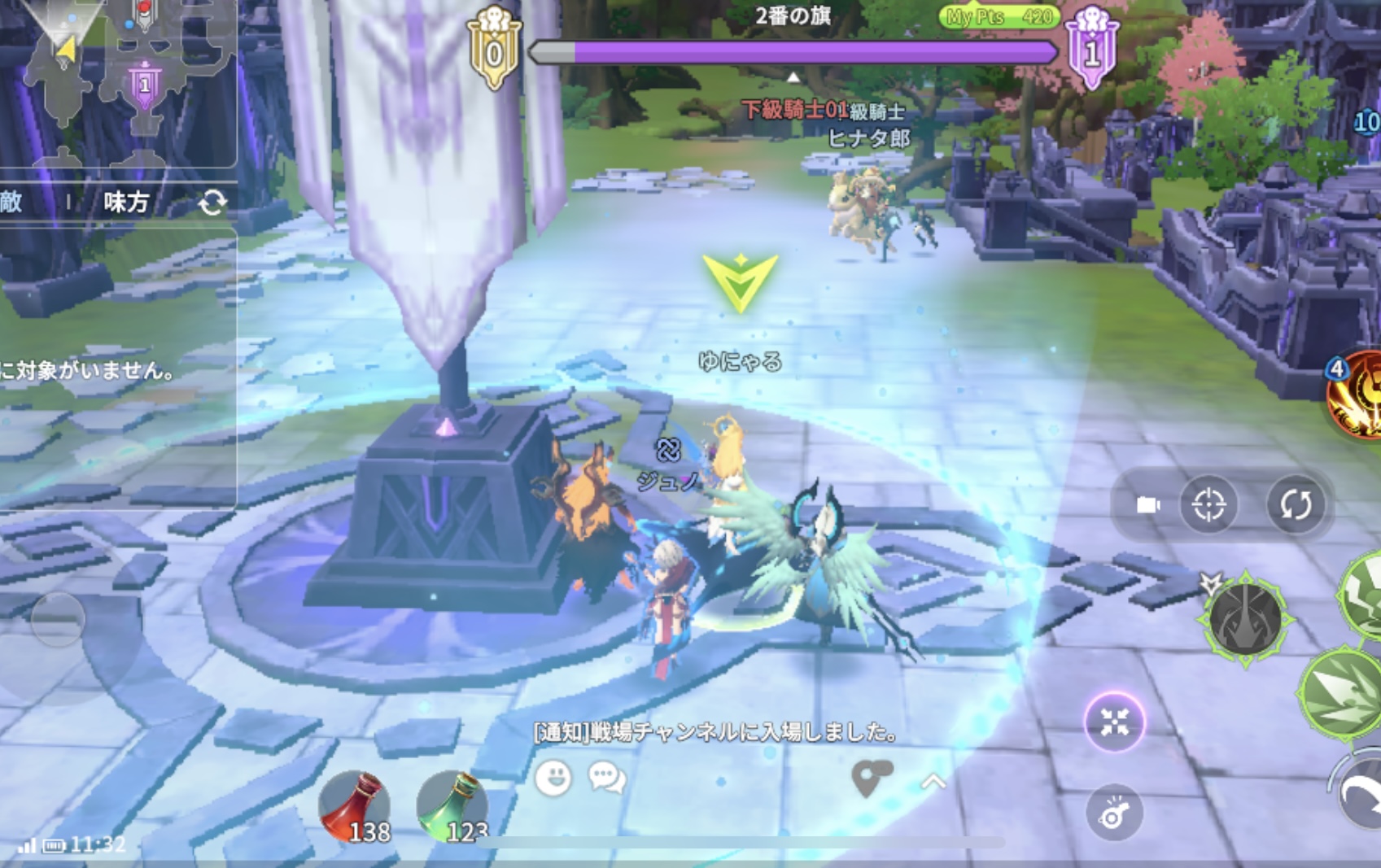This screenshot has width=1381, height=868.
Task: Use the green potion with 123 count
Action: click(x=452, y=806)
